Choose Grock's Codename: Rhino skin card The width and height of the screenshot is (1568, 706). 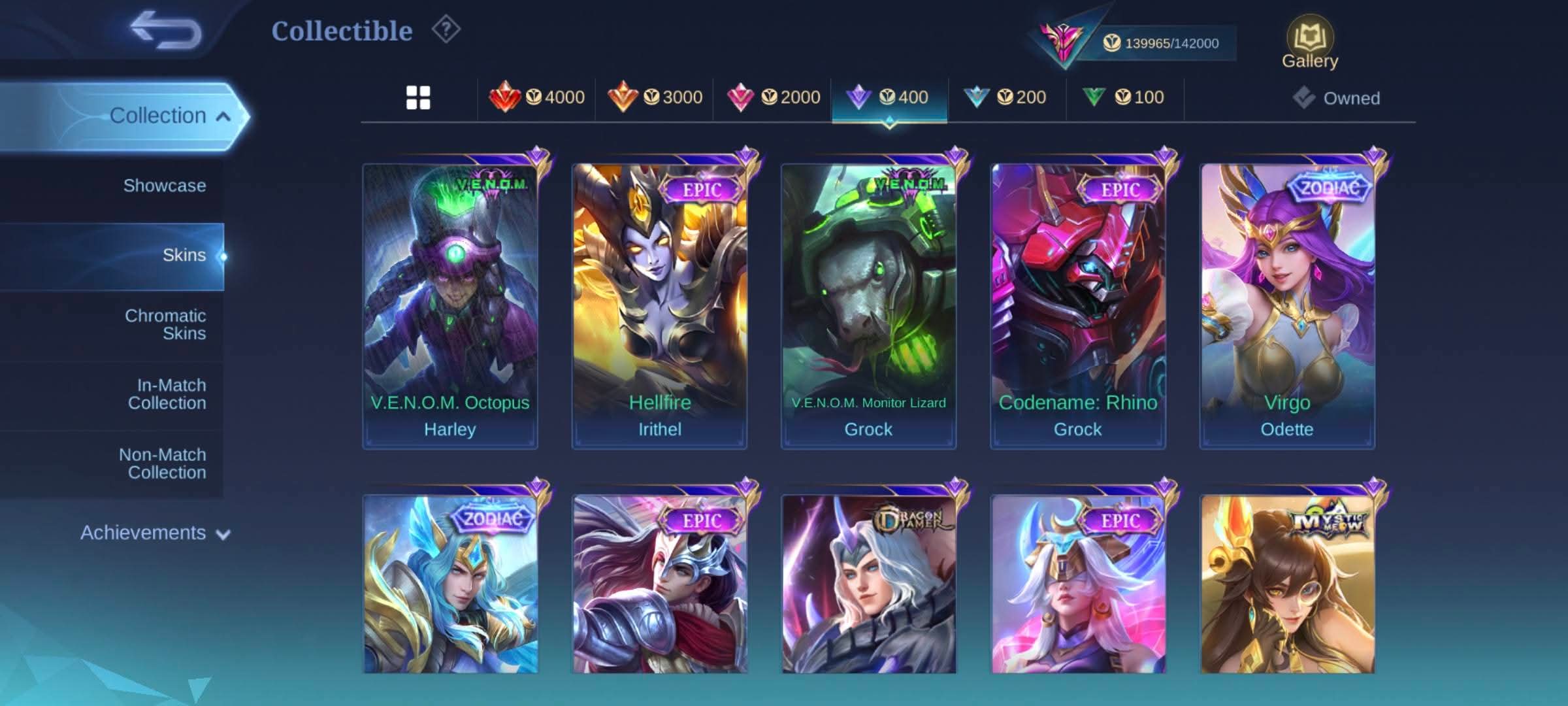1077,306
